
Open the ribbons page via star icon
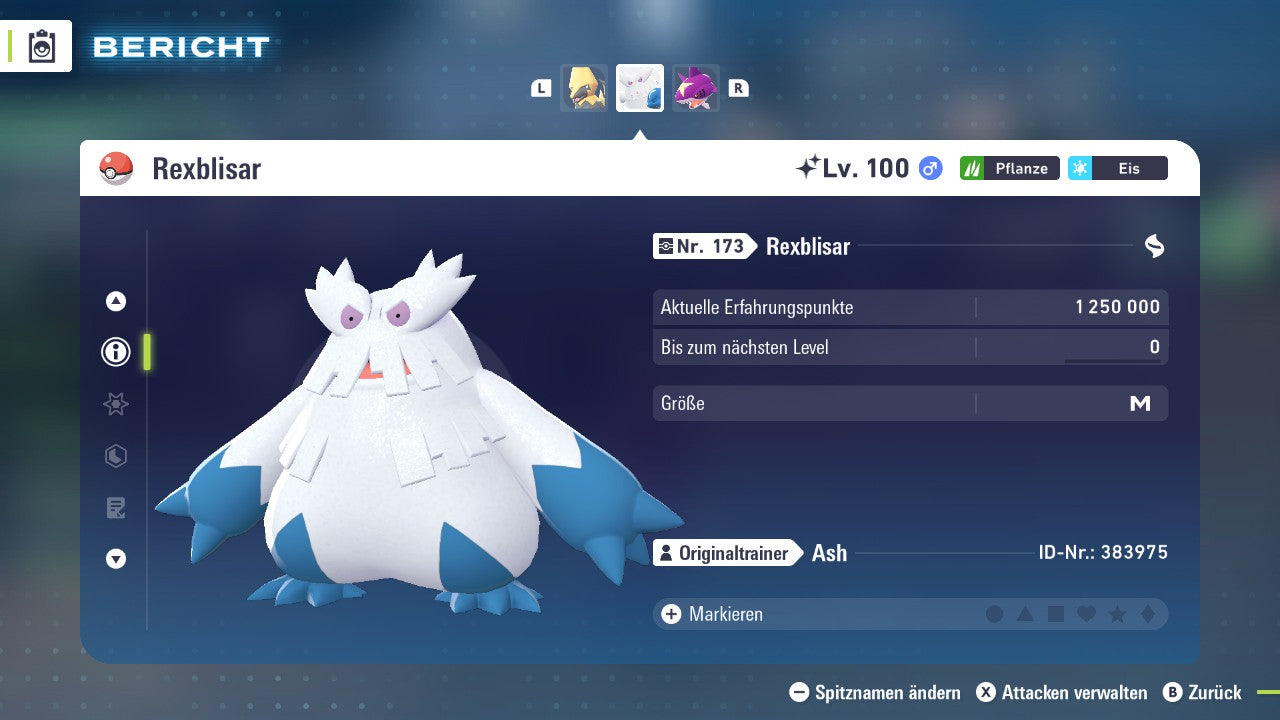[x=115, y=404]
